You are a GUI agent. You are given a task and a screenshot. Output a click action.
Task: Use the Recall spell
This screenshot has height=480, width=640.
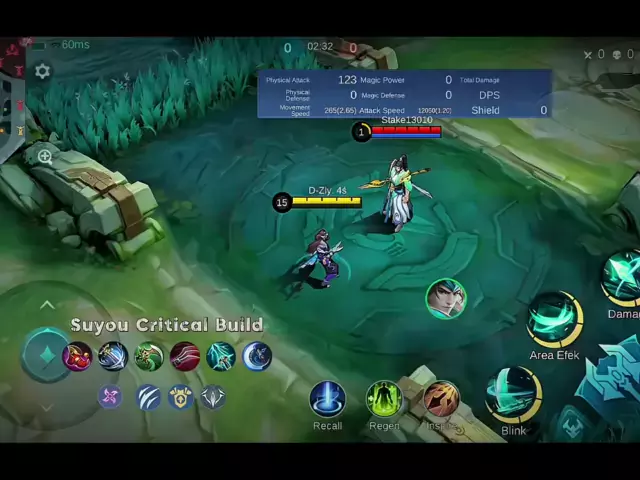[327, 399]
